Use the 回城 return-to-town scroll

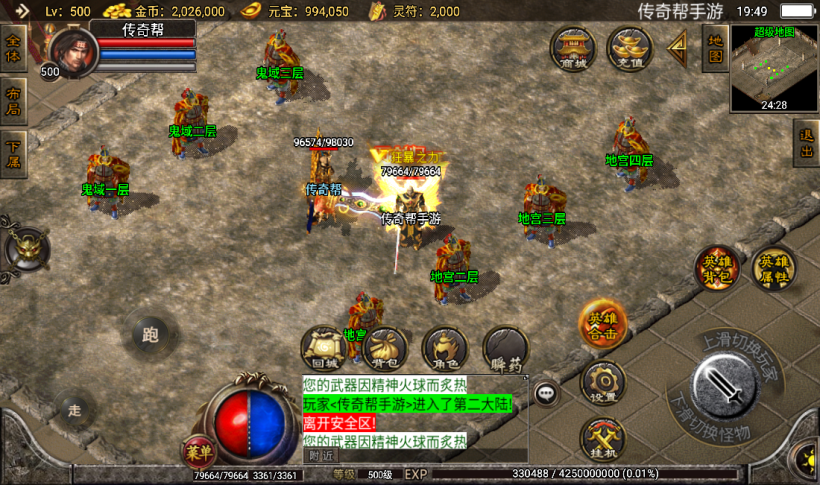coord(324,349)
